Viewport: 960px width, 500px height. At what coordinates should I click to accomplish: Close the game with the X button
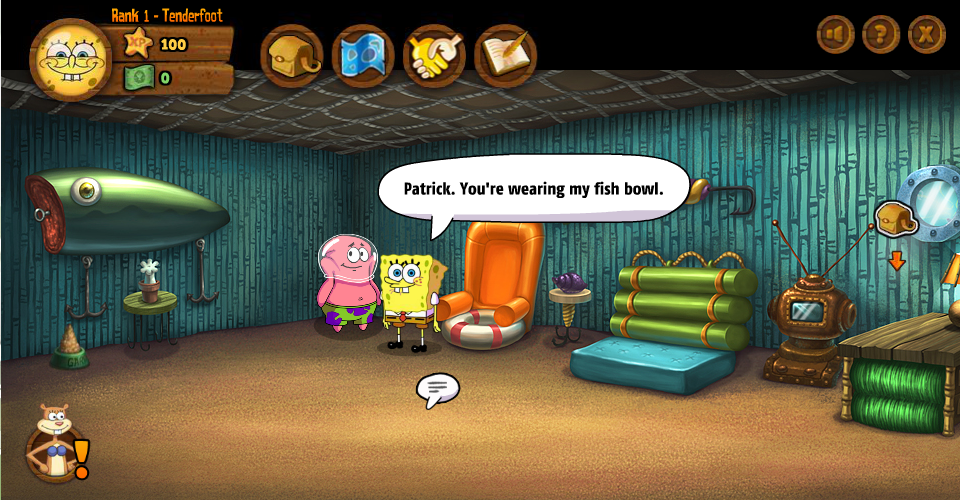click(927, 35)
